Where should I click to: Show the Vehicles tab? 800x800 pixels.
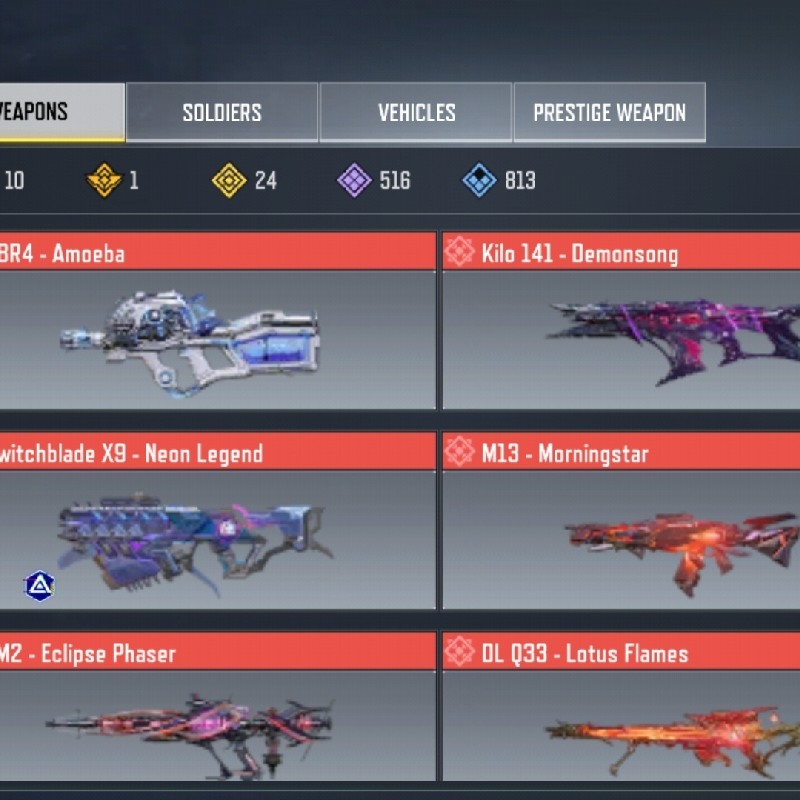(416, 112)
